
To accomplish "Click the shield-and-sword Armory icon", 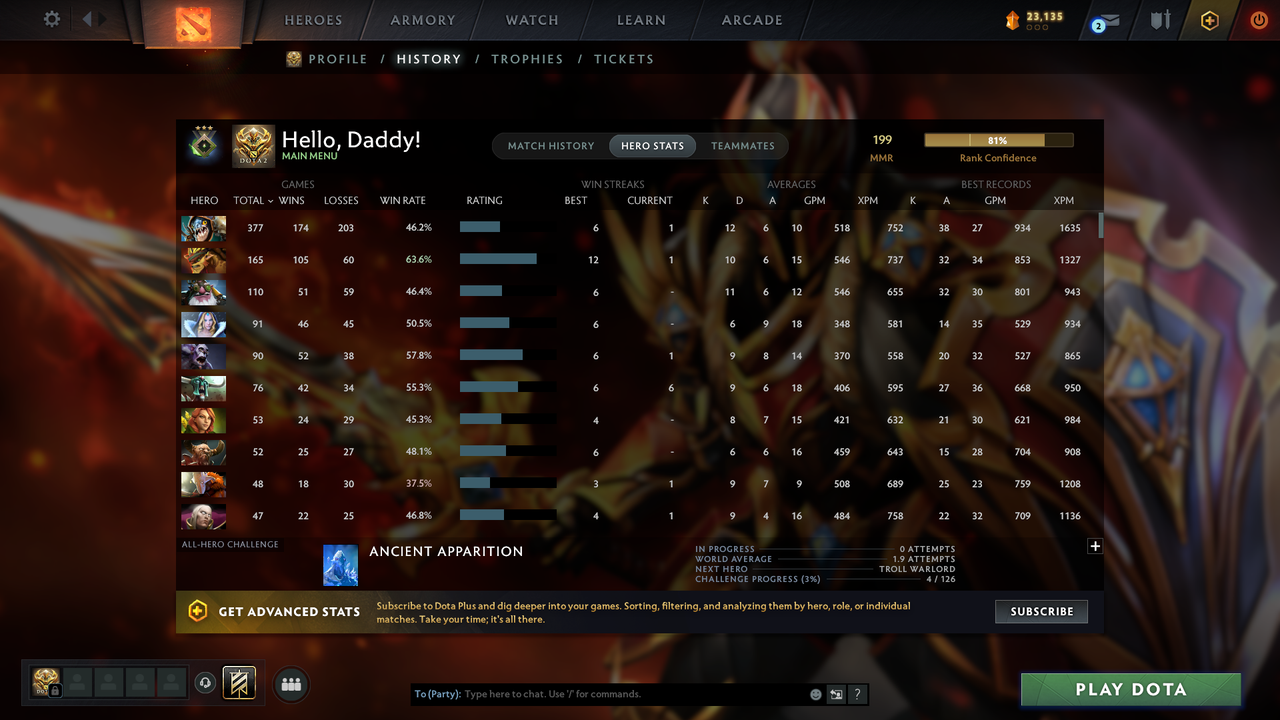I will (1159, 20).
